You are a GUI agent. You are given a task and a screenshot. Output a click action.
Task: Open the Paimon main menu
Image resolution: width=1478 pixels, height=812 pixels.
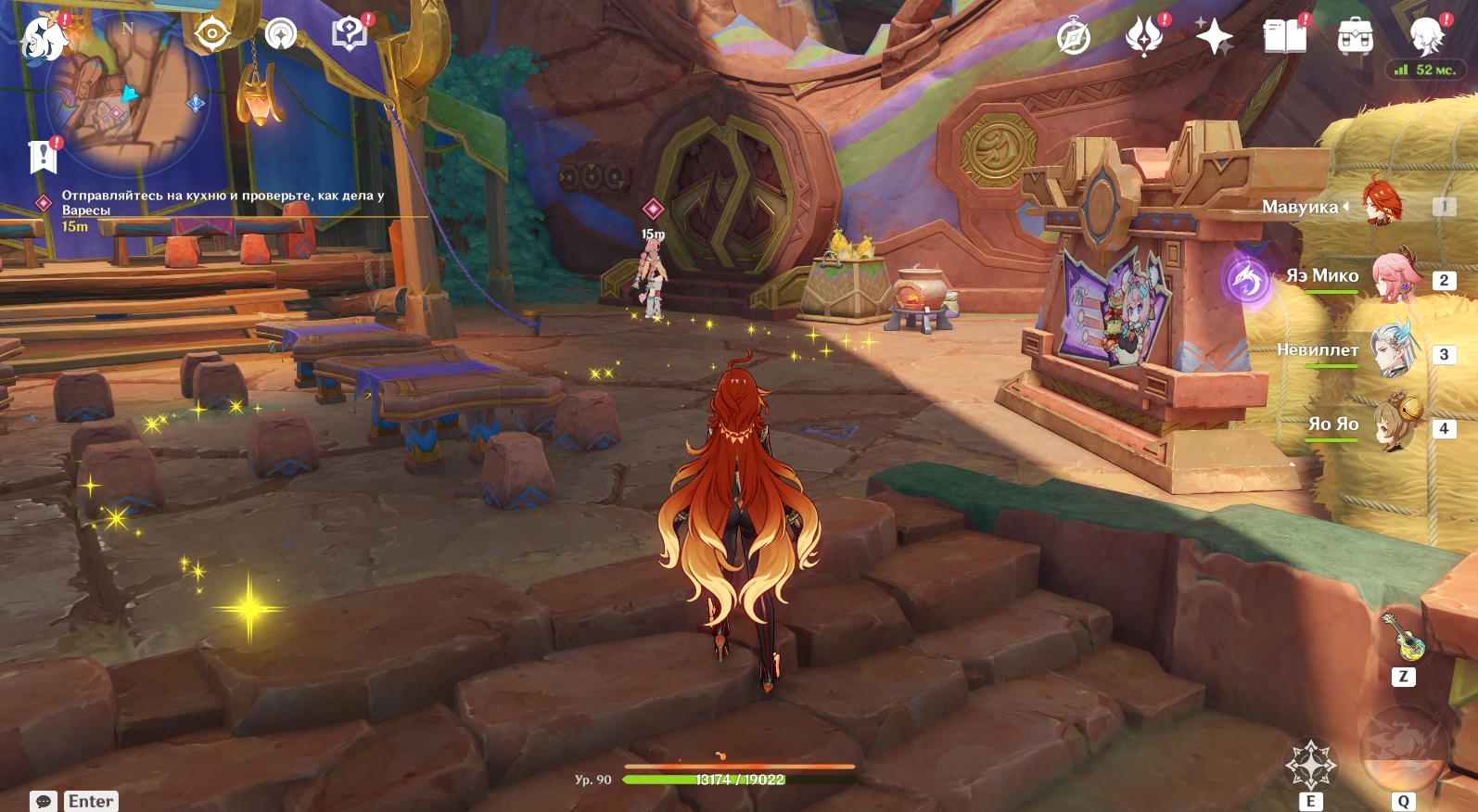pyautogui.click(x=42, y=38)
